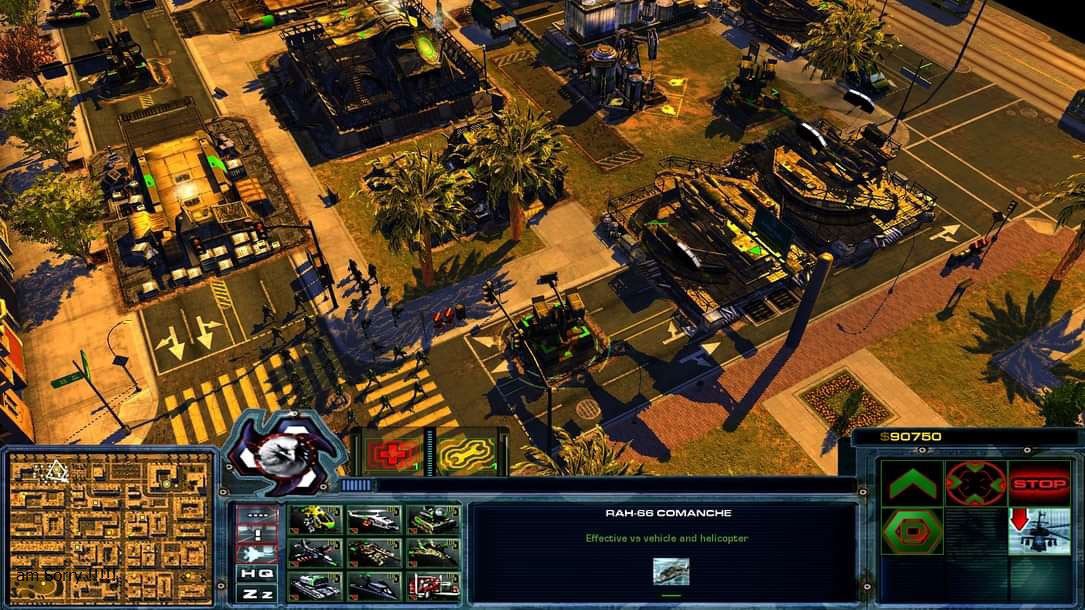
Task: Choose the yellow-green helicopter unit icon
Action: [x=315, y=520]
